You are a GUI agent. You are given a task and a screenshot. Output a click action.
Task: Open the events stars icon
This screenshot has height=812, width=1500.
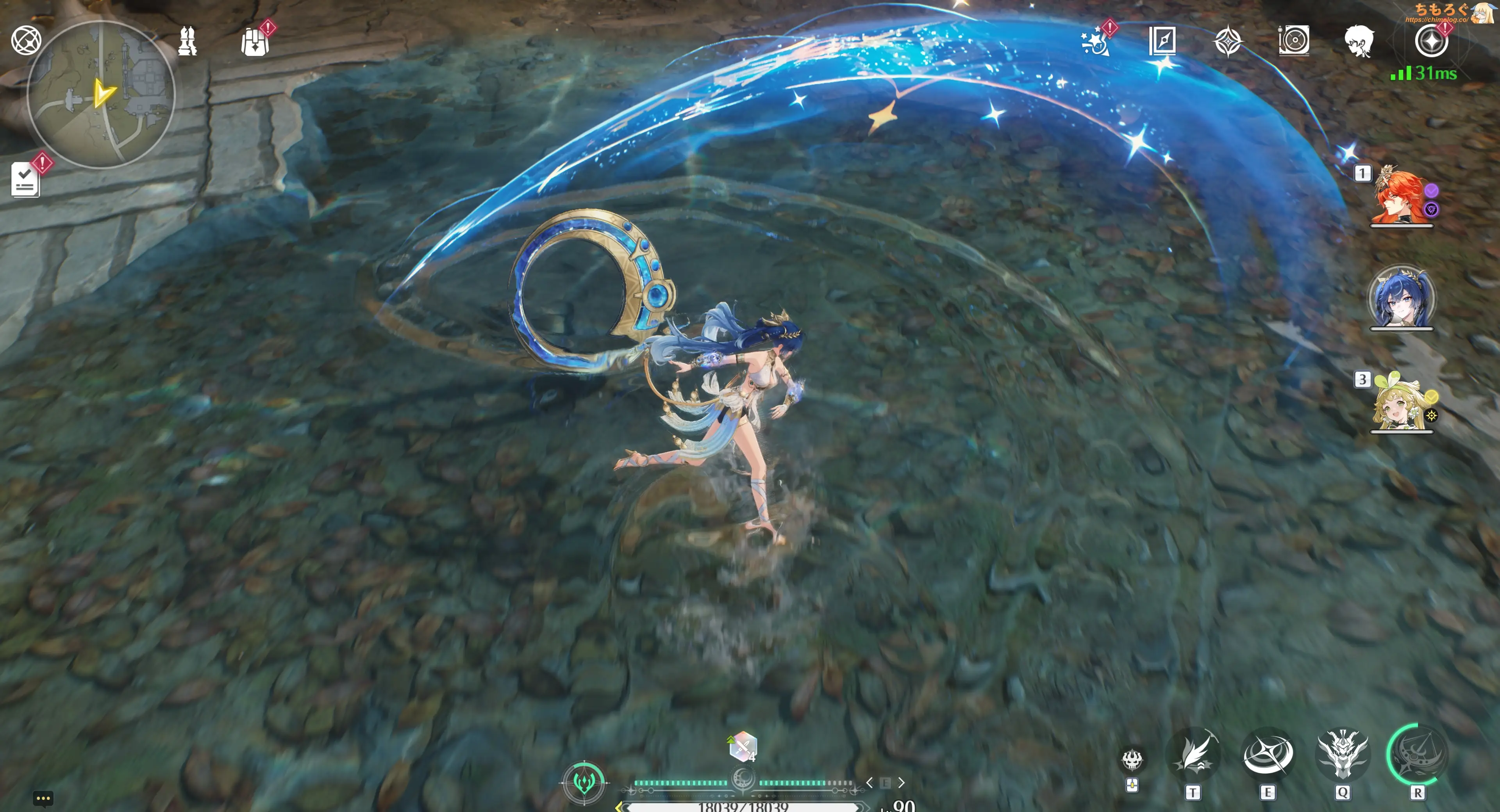pos(1095,41)
